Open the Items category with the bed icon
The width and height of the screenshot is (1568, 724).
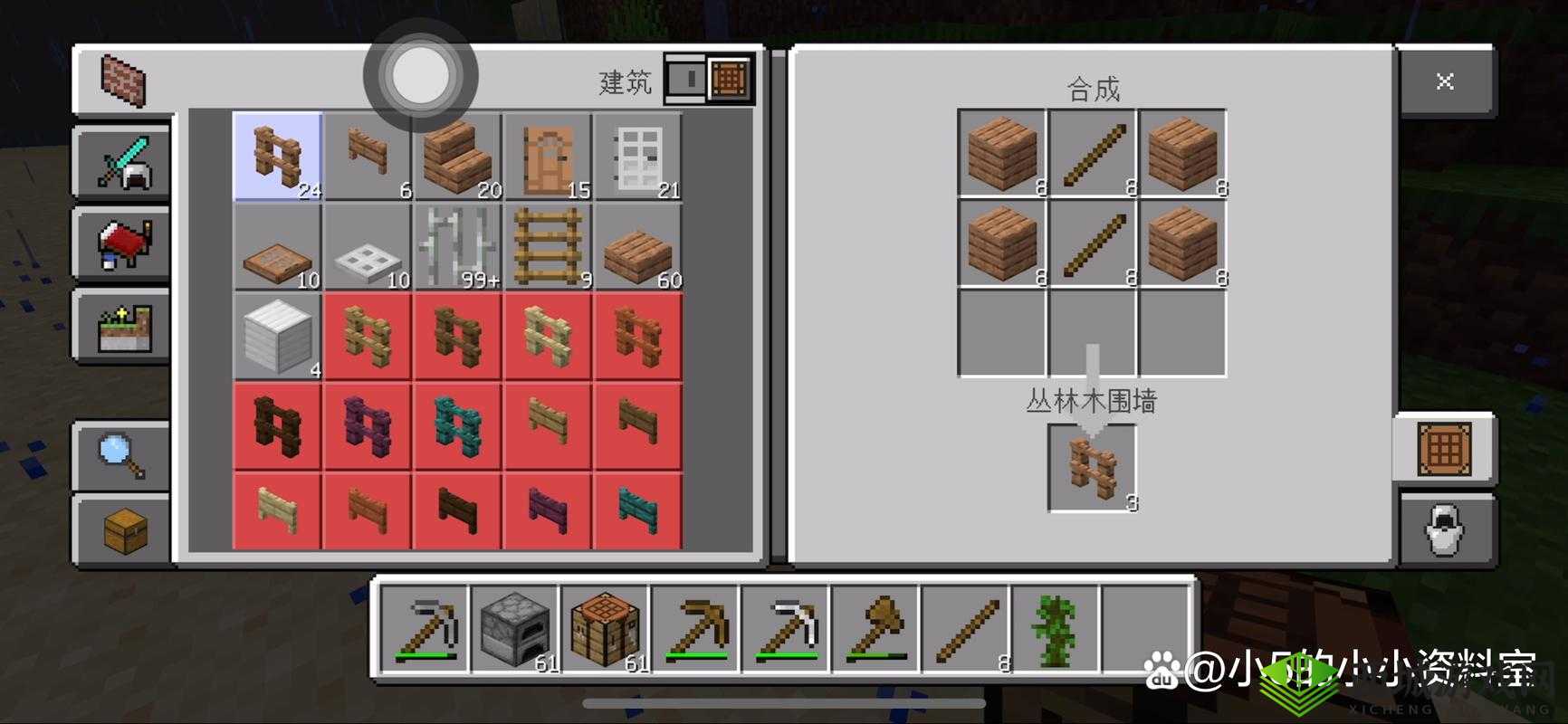click(x=122, y=244)
